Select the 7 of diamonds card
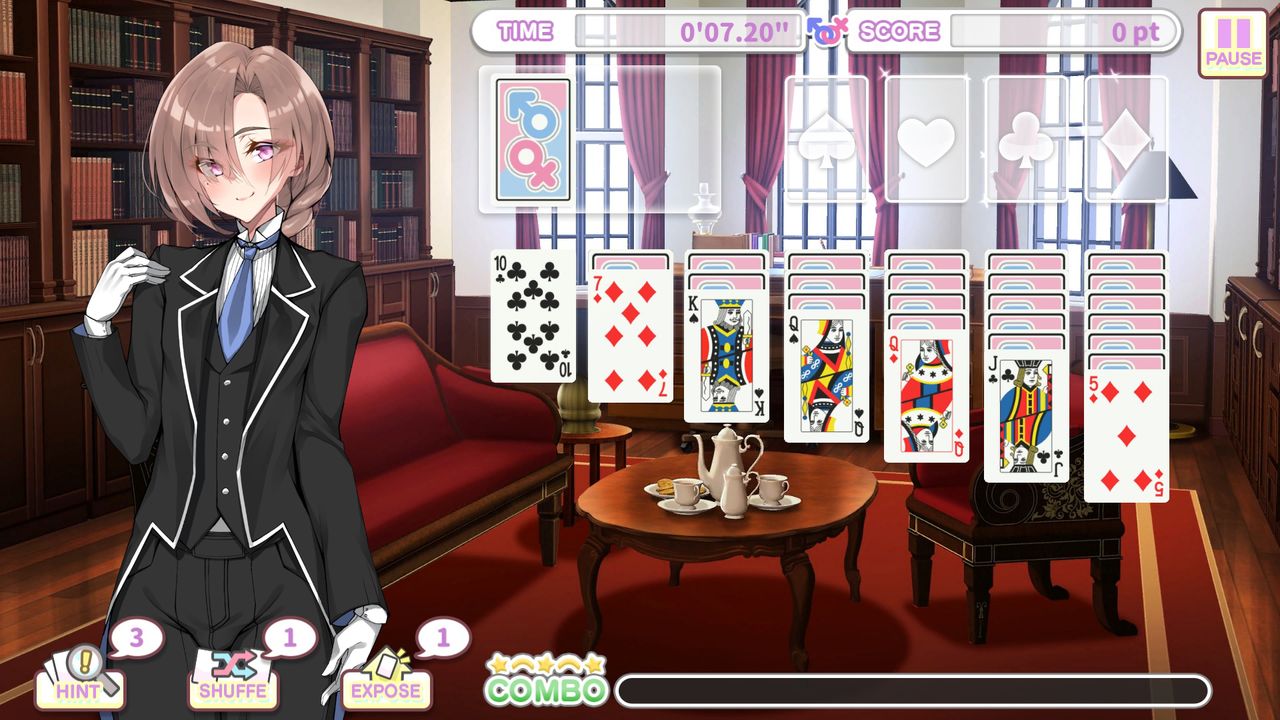The height and width of the screenshot is (720, 1280). click(x=632, y=340)
